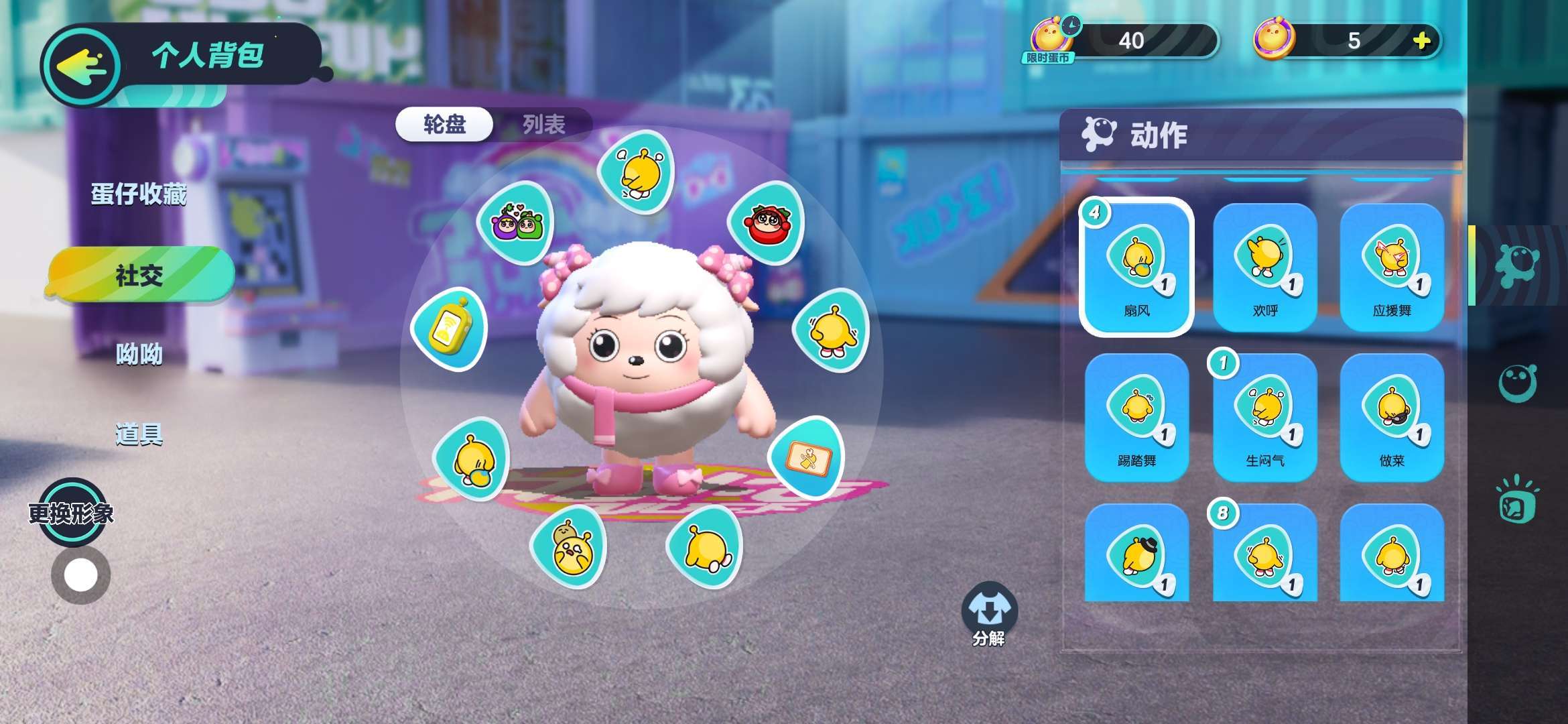The width and height of the screenshot is (1568, 724).
Task: Add coins with the yellow plus button
Action: (x=1421, y=41)
